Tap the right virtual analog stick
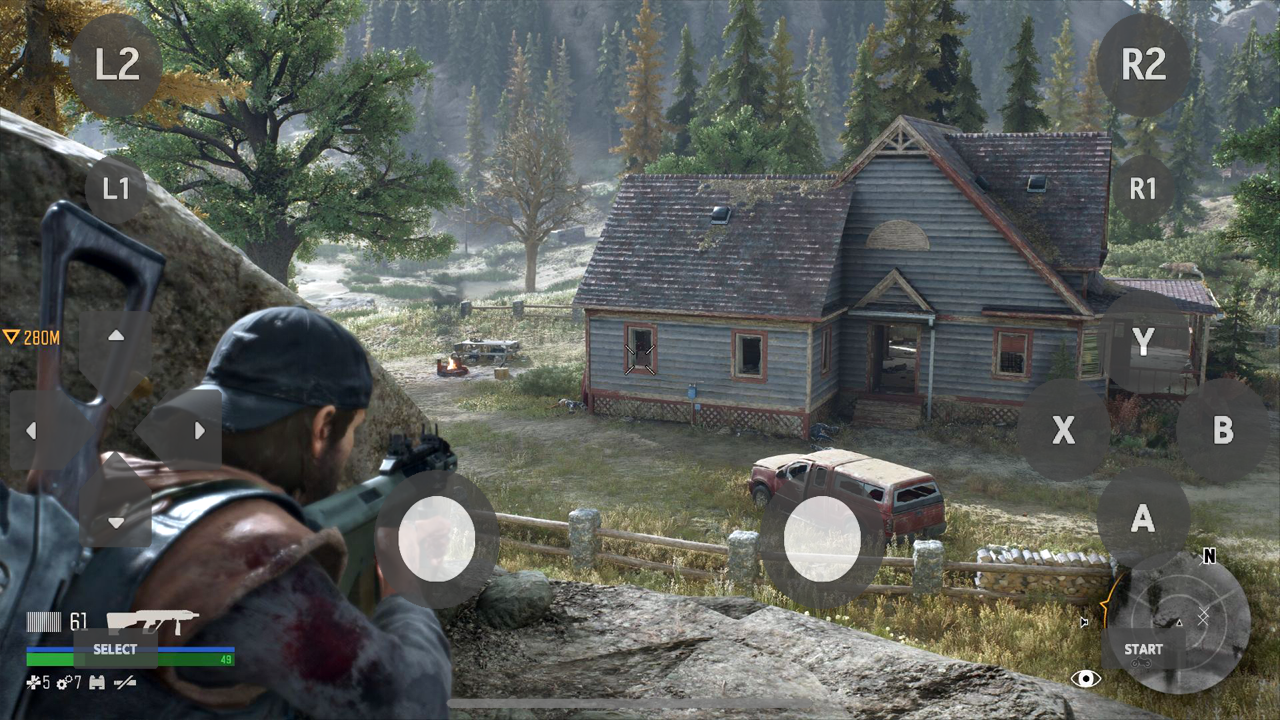 822,540
